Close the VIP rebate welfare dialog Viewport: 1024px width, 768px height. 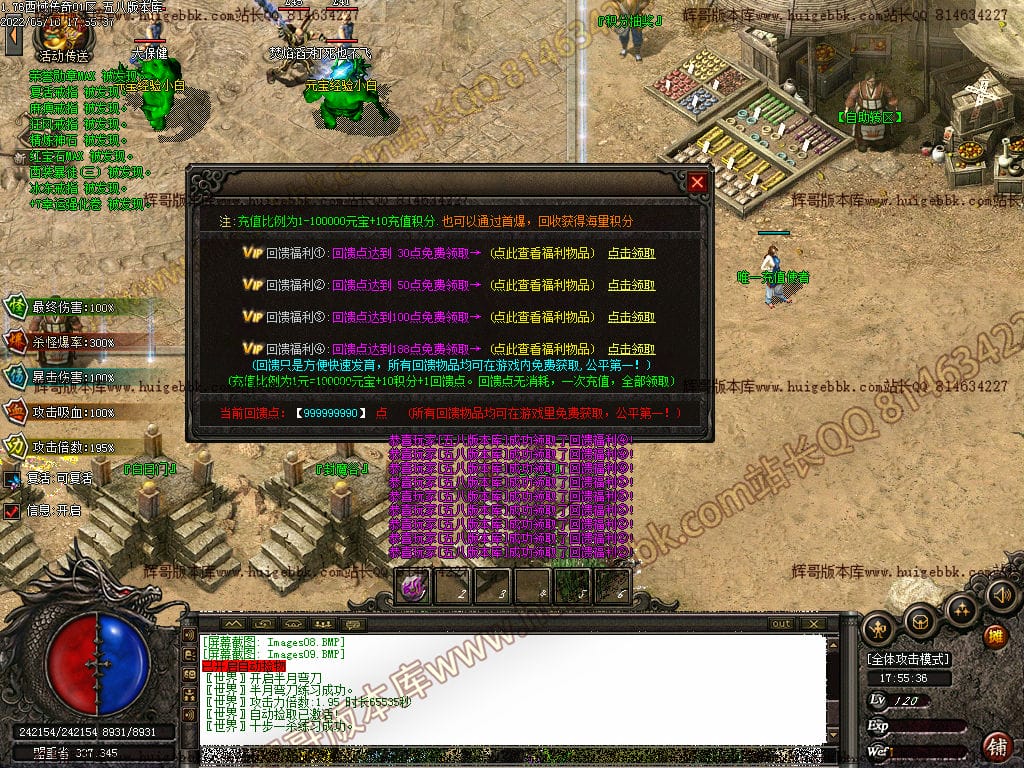(x=697, y=182)
